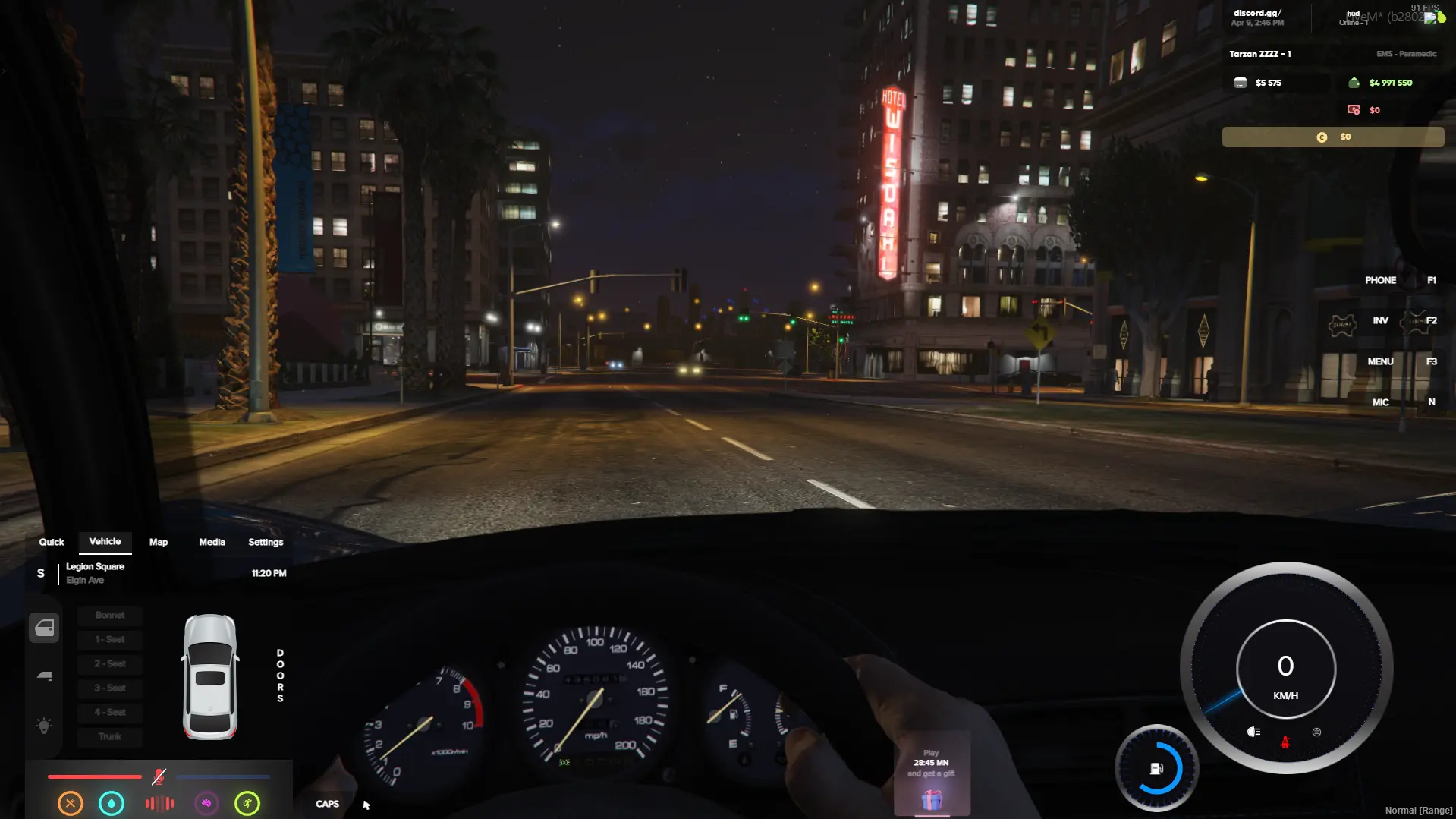
Task: Select the Vehicle tab
Action: point(105,542)
